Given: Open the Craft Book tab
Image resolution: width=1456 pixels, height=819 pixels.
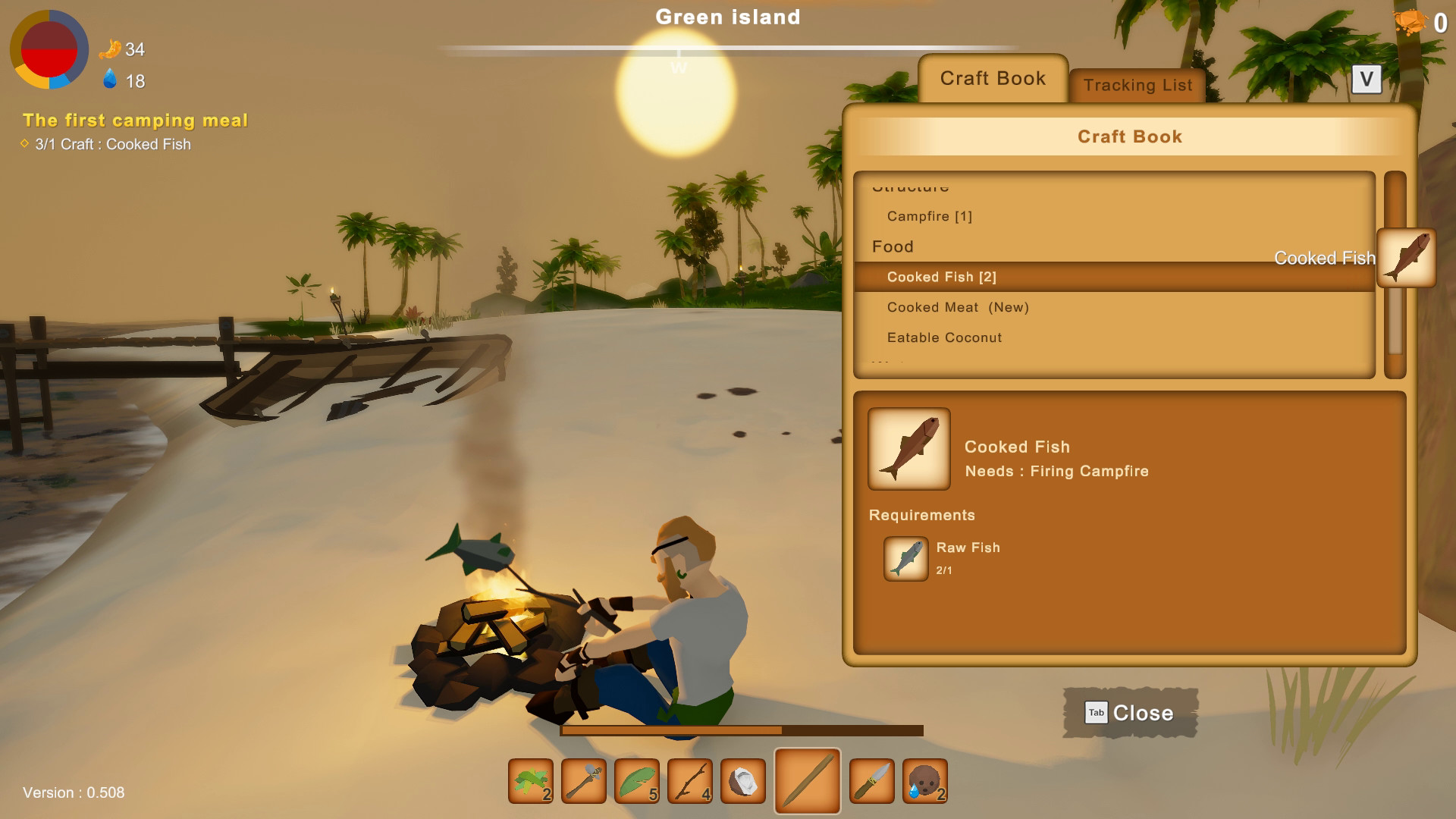Looking at the screenshot, I should pos(992,77).
